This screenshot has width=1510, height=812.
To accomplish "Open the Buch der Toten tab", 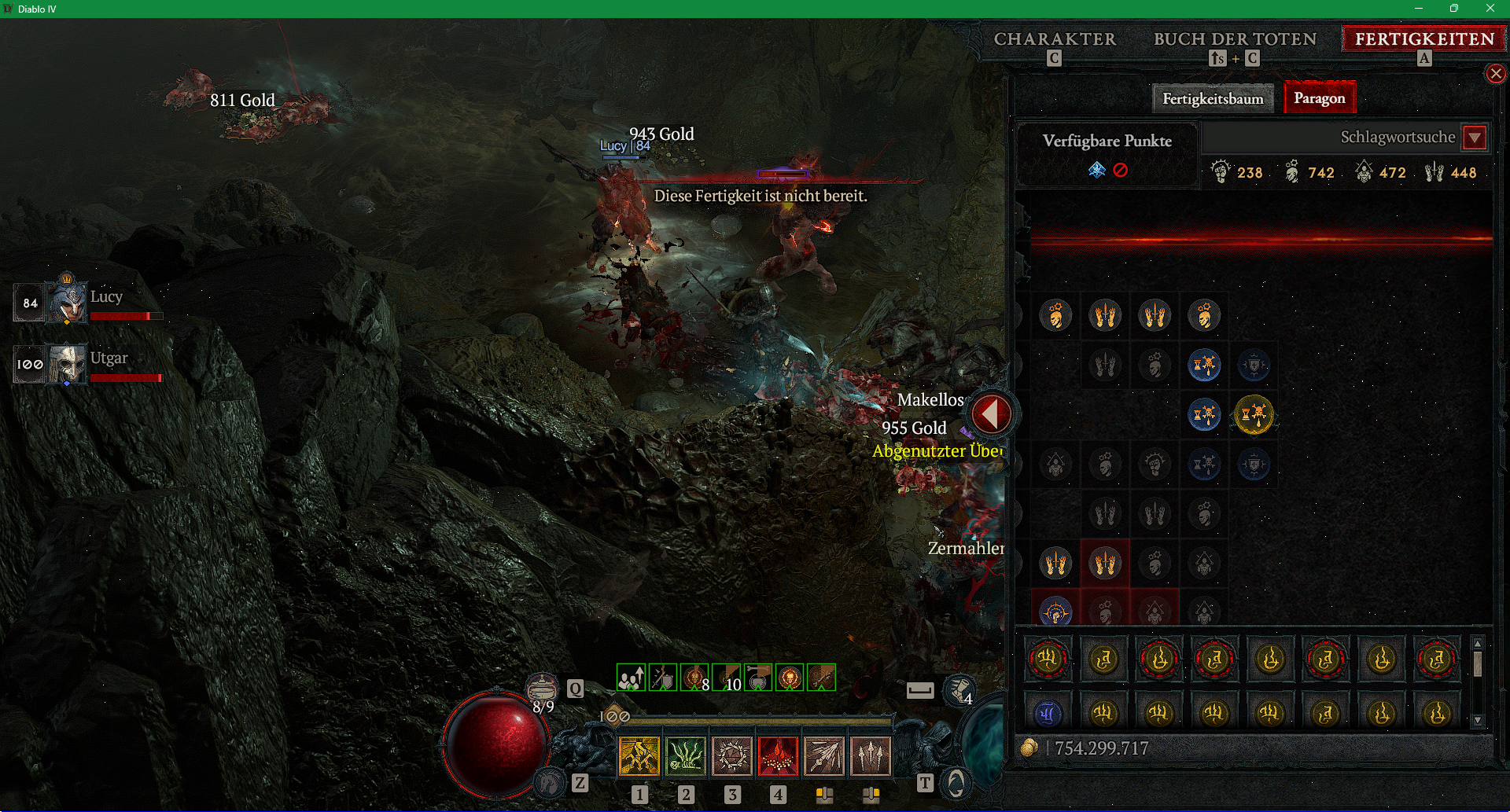I will pyautogui.click(x=1235, y=39).
